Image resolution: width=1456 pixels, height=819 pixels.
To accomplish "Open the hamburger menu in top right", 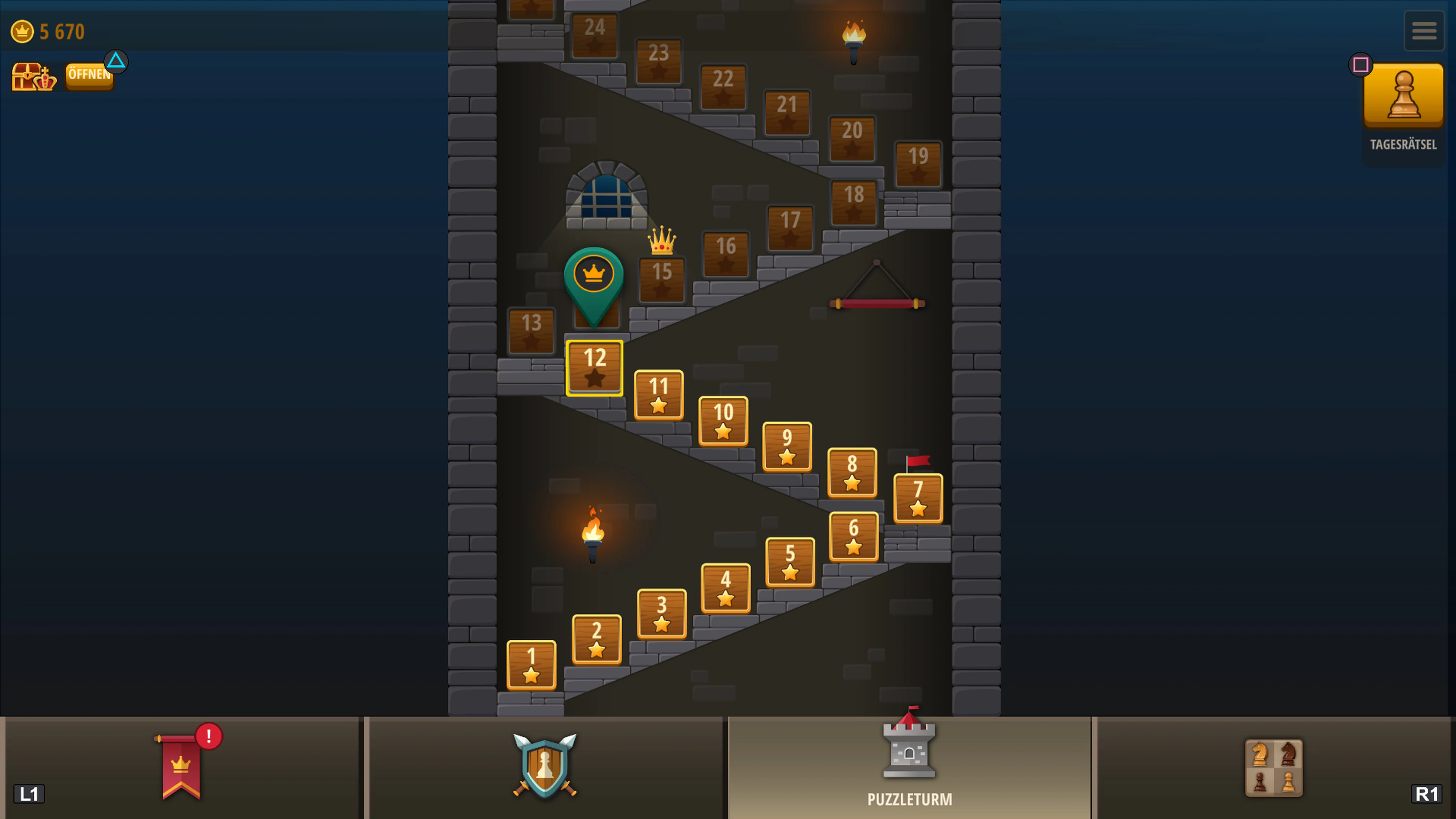I will coord(1424,30).
